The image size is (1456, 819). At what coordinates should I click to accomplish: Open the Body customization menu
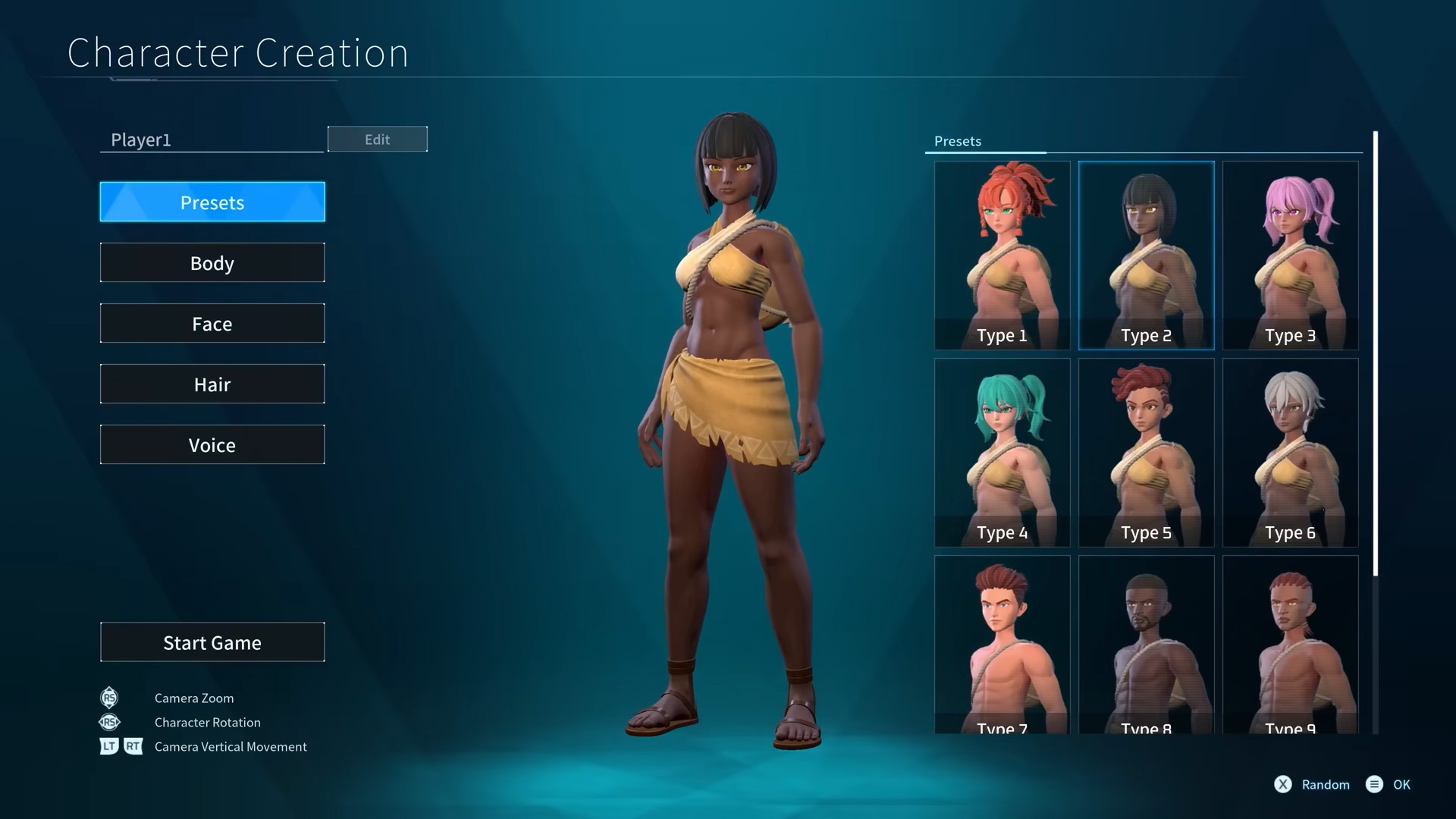pyautogui.click(x=212, y=262)
